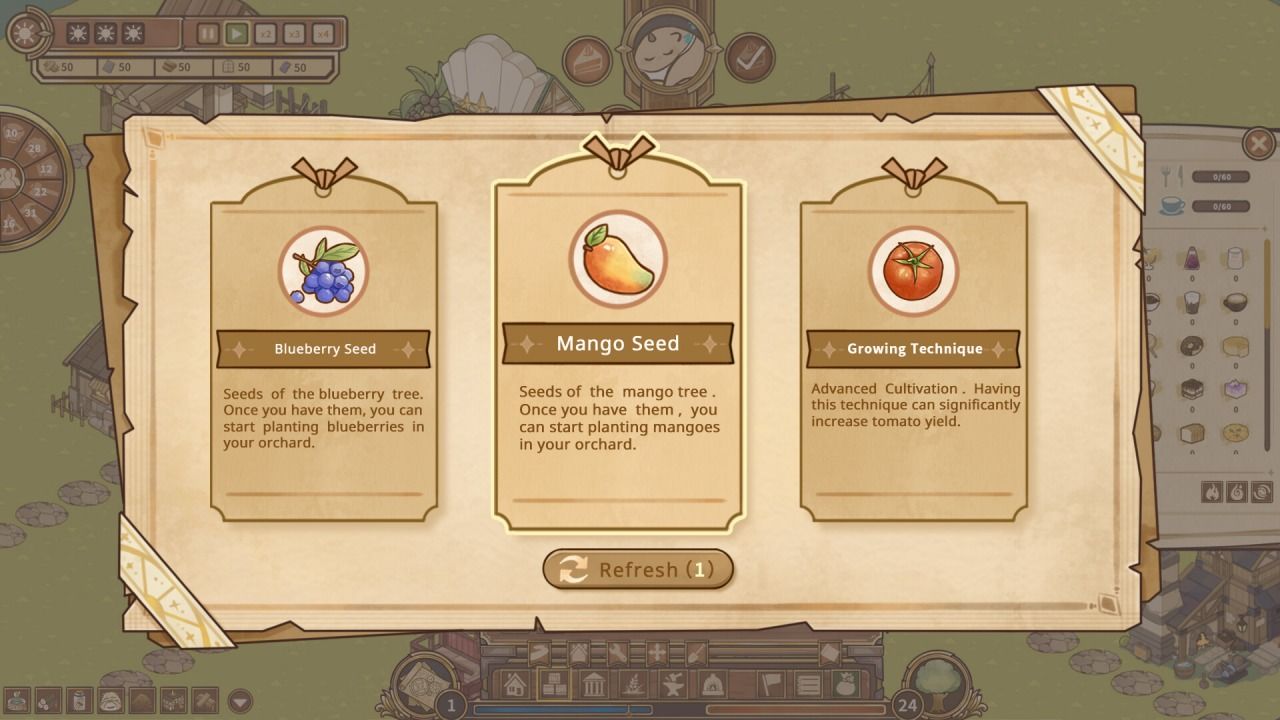Screen dimensions: 1280x720
Task: Select the anvil workshop category
Action: [x=671, y=685]
